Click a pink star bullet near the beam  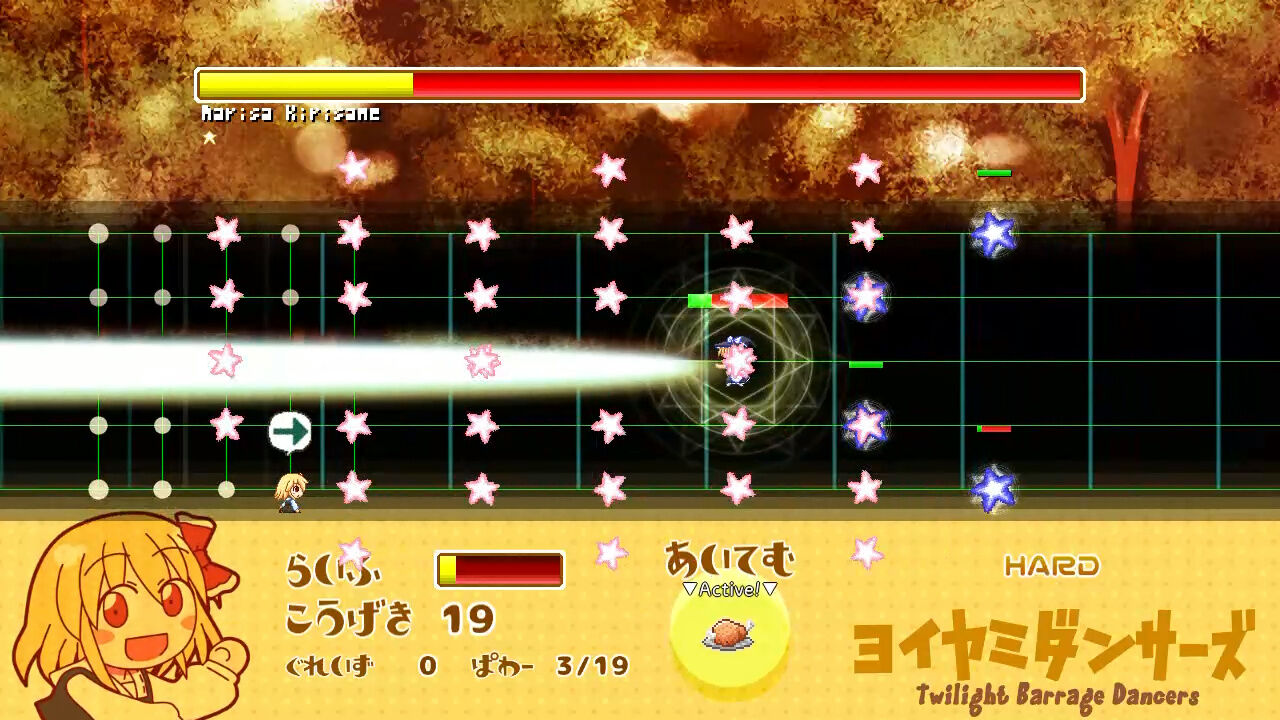click(x=480, y=360)
